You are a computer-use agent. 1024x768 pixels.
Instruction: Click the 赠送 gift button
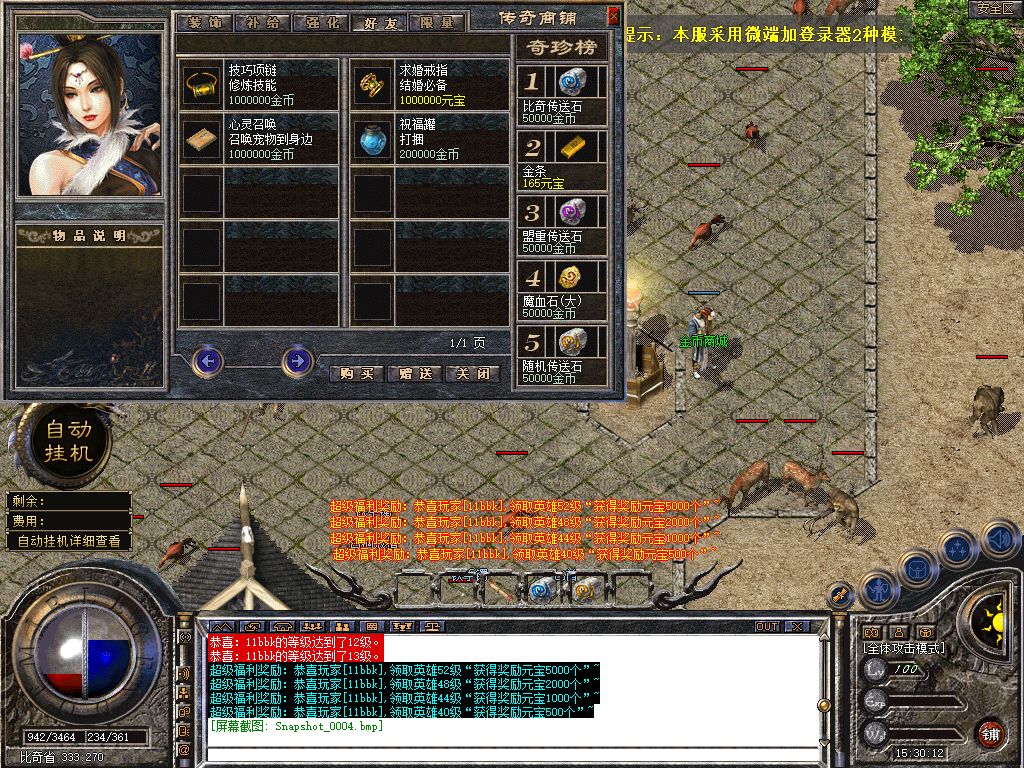click(x=414, y=373)
